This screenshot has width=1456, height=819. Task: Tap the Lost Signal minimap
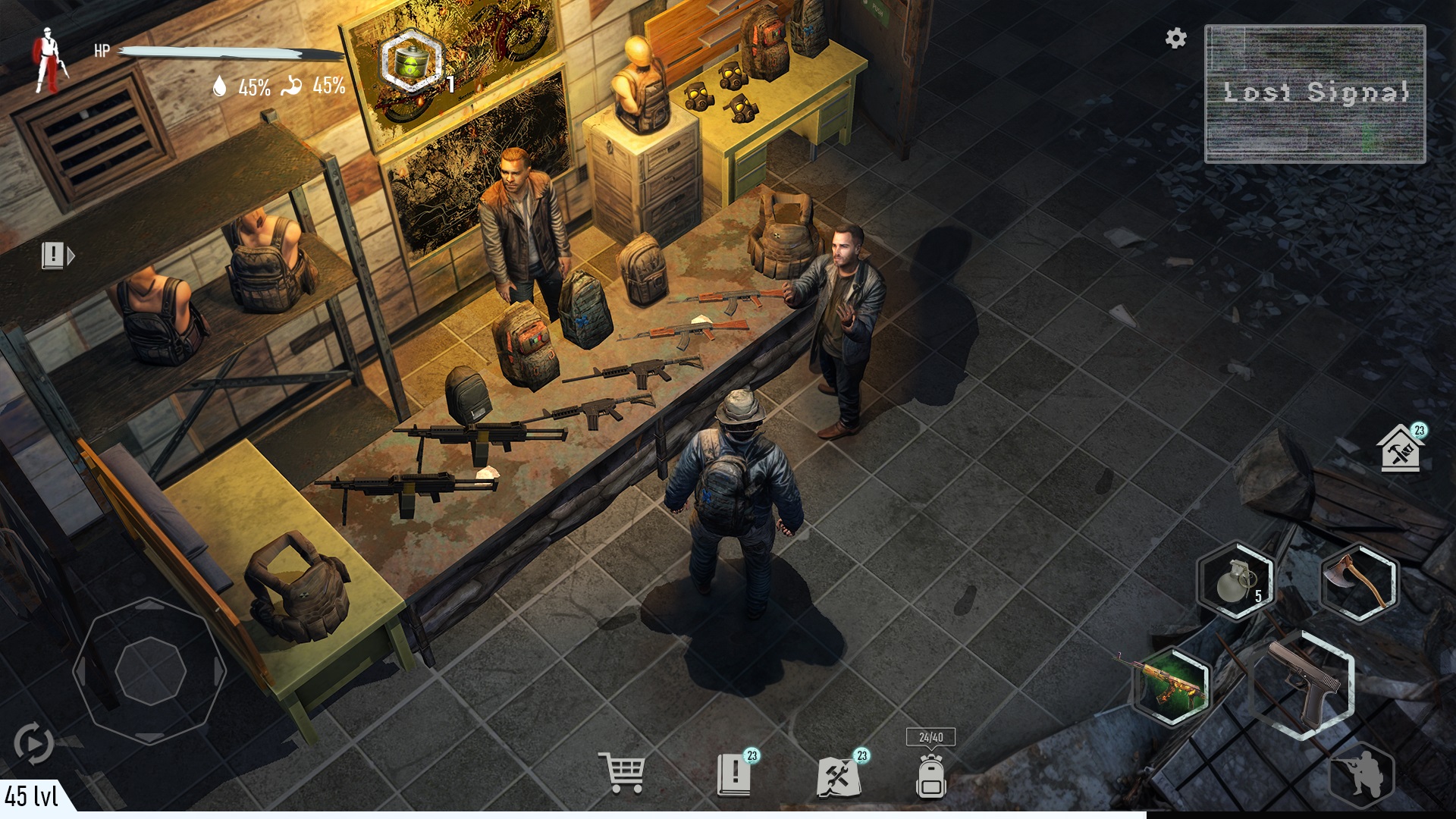point(1315,94)
